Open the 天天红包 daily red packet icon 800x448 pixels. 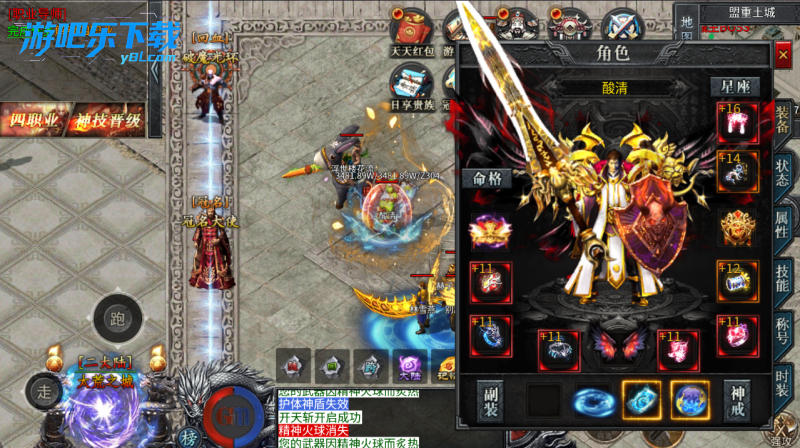coord(411,32)
